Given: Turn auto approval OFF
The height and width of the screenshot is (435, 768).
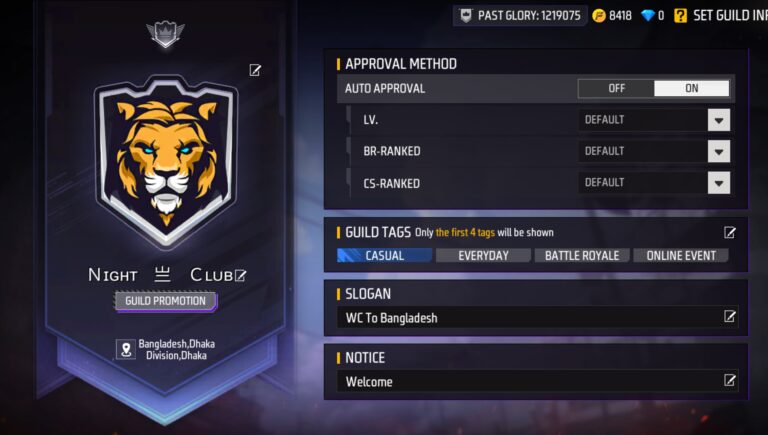Looking at the screenshot, I should 616,88.
